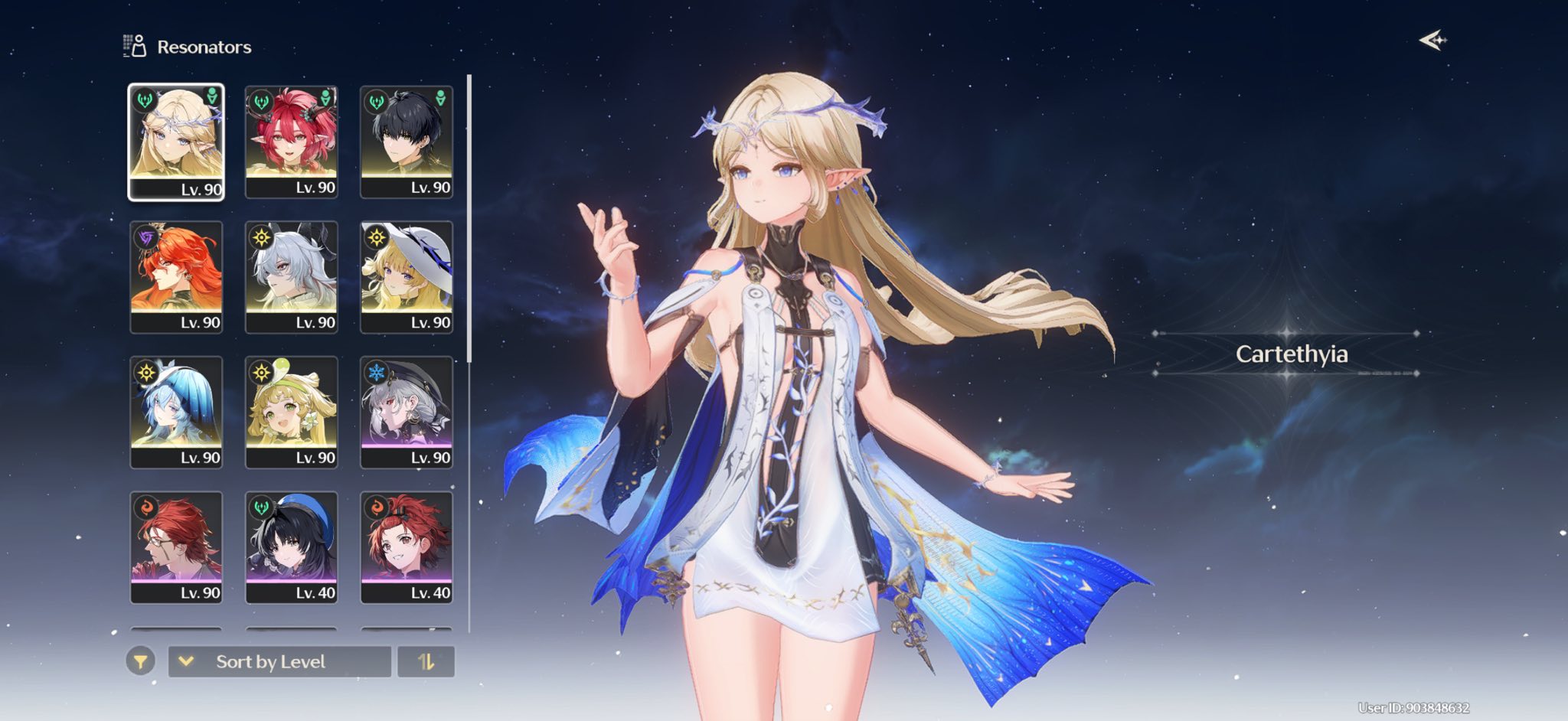Select the Cartethyia resonator portrait
Screen dimensions: 1568x721
pyautogui.click(x=176, y=142)
